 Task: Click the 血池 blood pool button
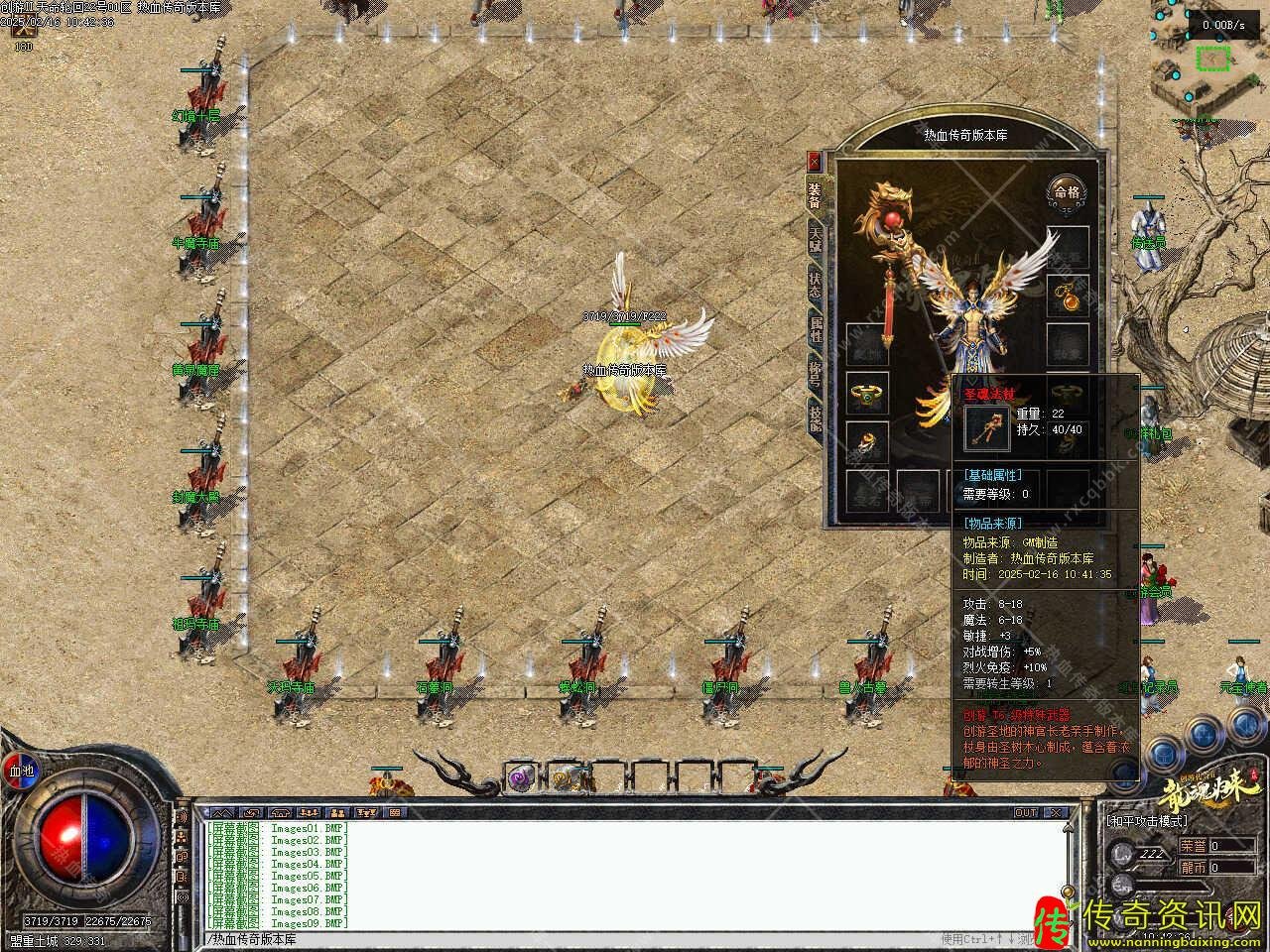click(21, 770)
